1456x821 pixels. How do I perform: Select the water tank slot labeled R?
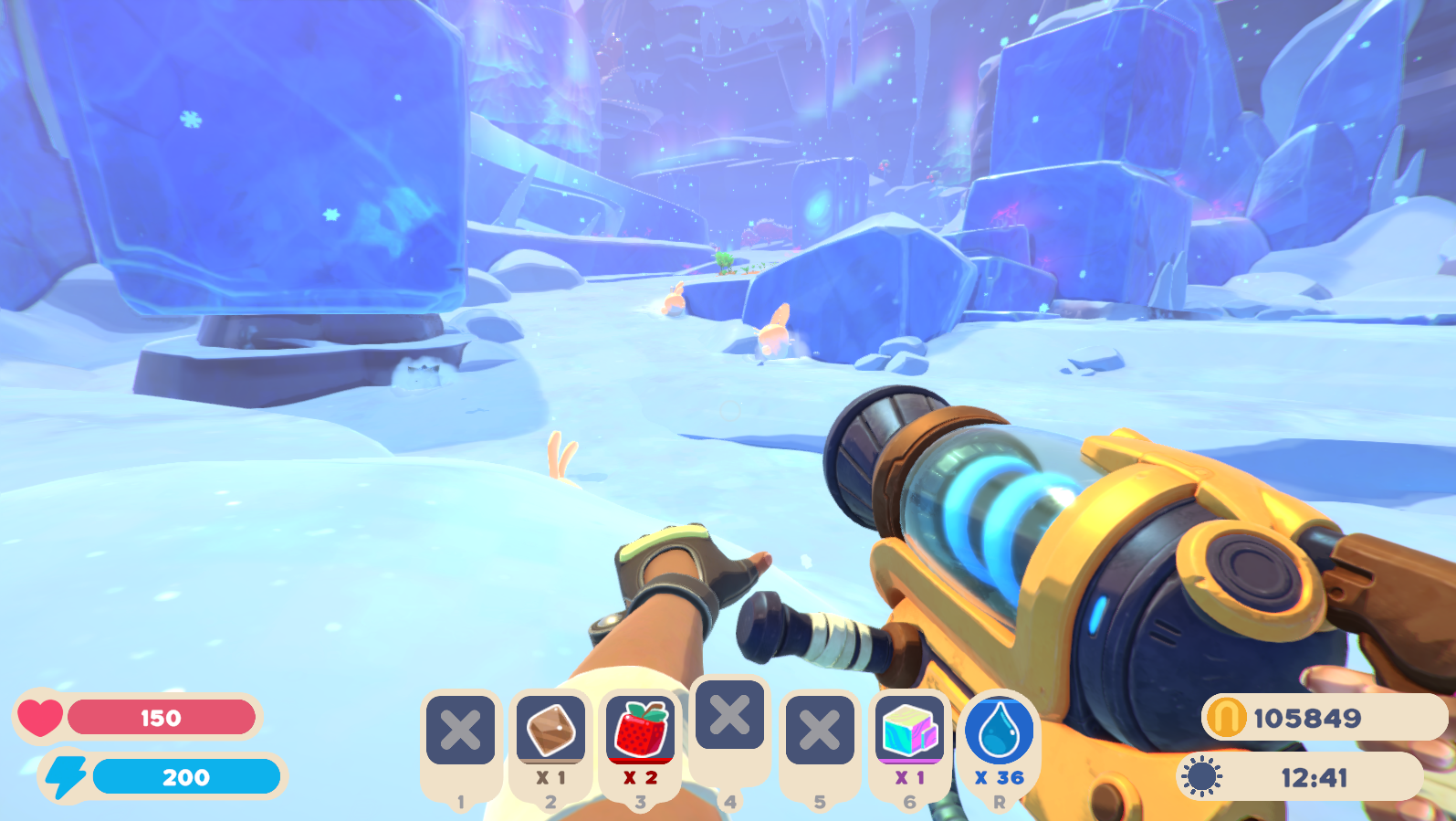[1000, 730]
